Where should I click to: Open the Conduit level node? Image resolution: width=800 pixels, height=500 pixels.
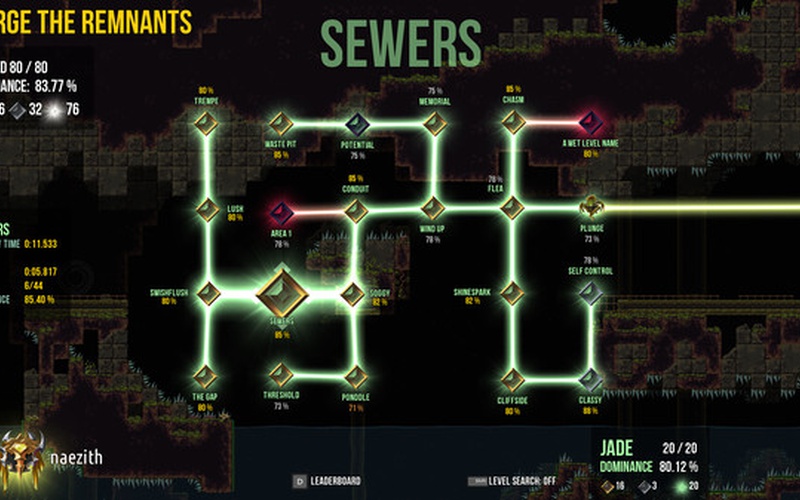coord(356,211)
